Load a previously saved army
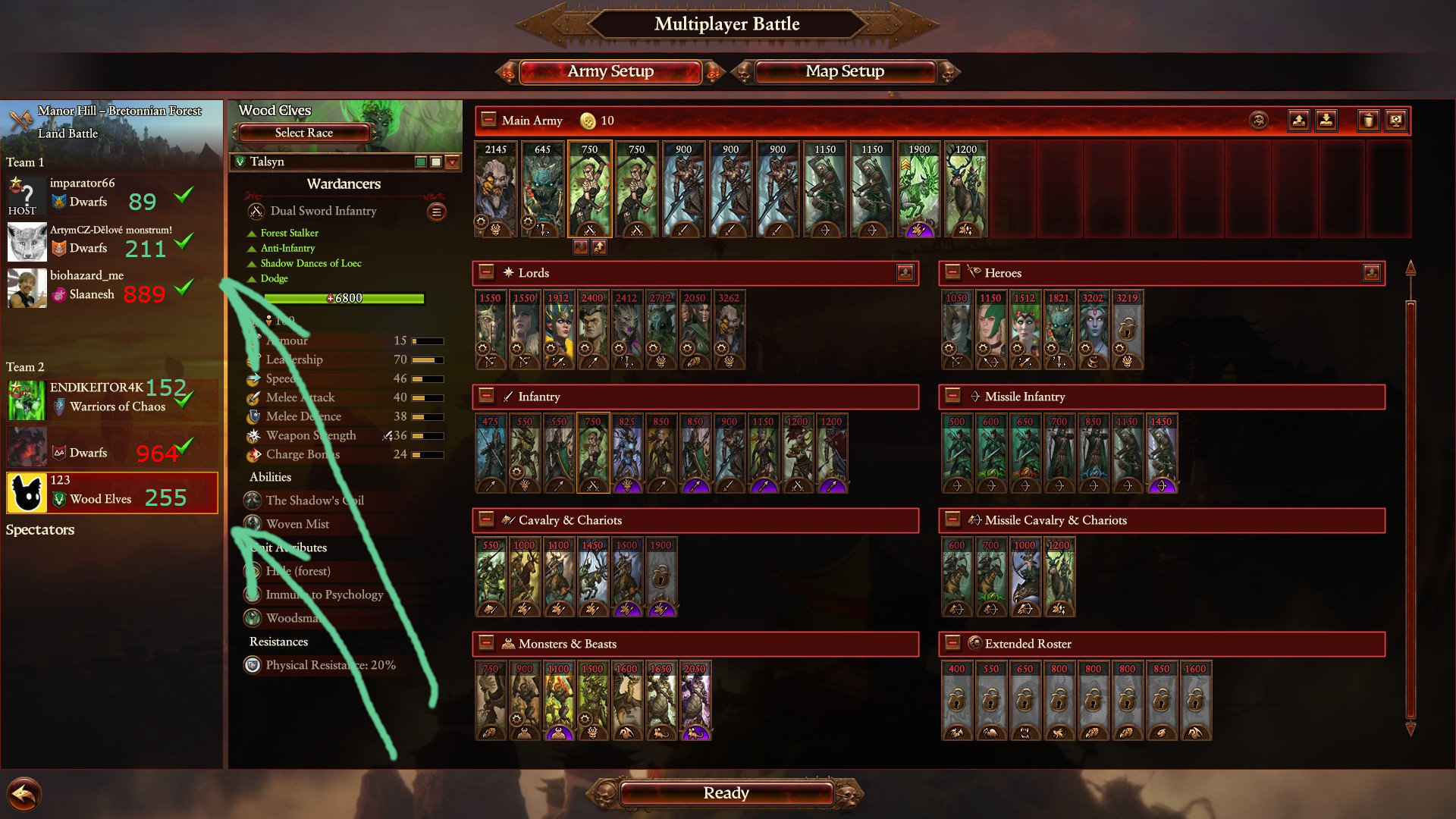Screen dimensions: 1456x819 click(x=1327, y=120)
